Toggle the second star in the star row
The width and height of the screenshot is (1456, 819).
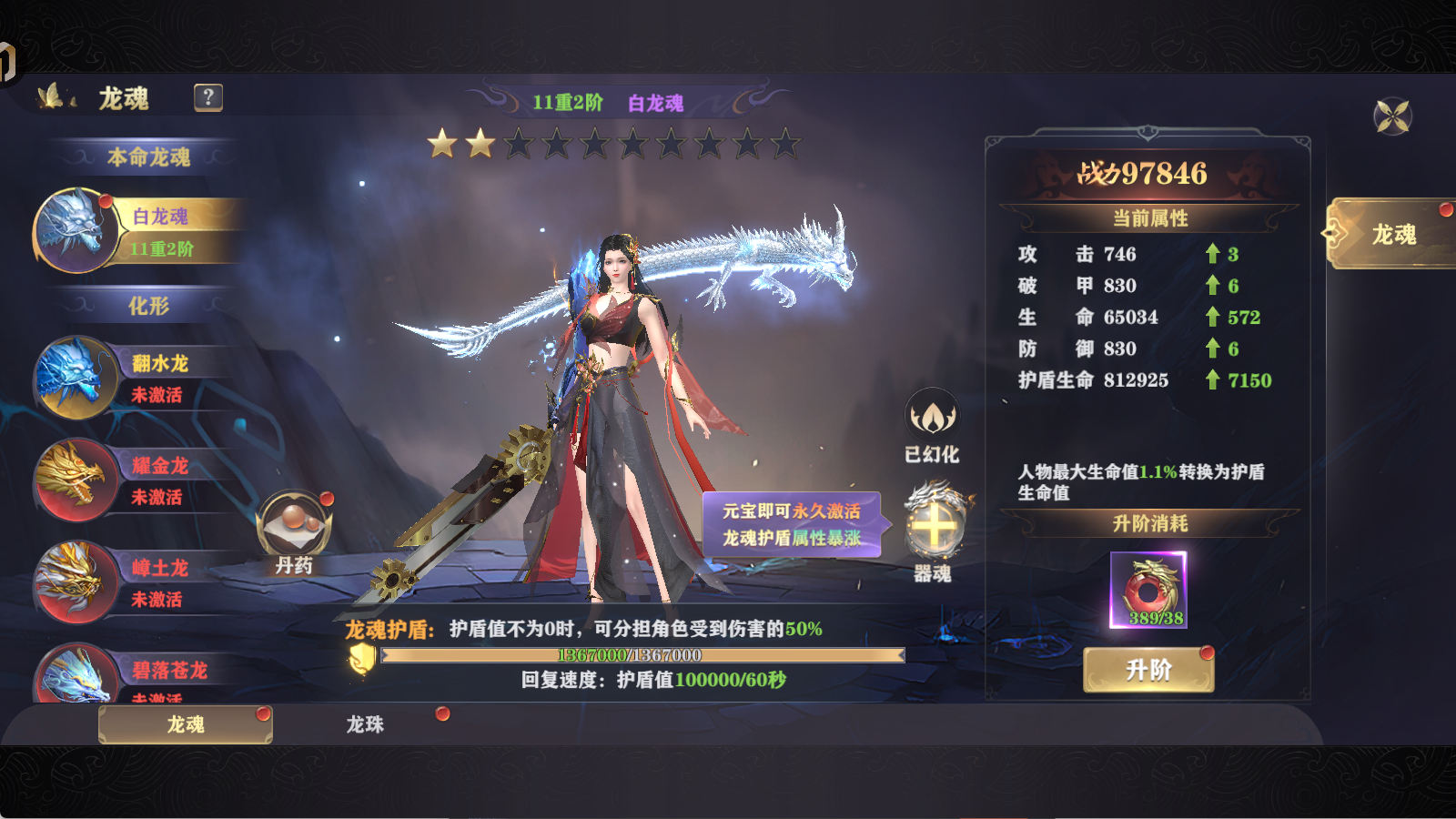coord(478,143)
